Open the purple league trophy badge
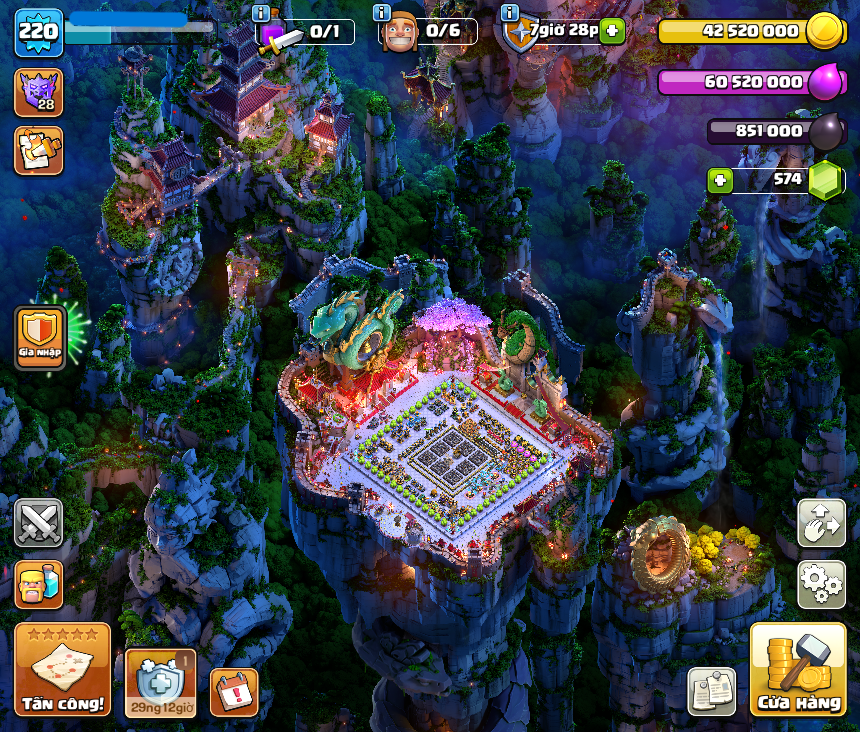The image size is (860, 732). [x=38, y=92]
